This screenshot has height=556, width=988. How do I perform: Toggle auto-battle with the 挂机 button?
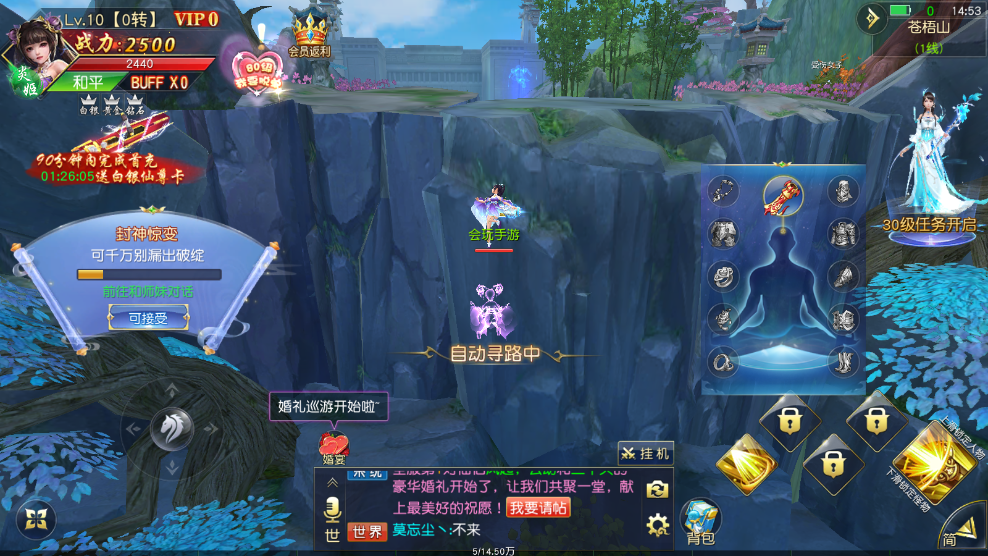click(646, 453)
